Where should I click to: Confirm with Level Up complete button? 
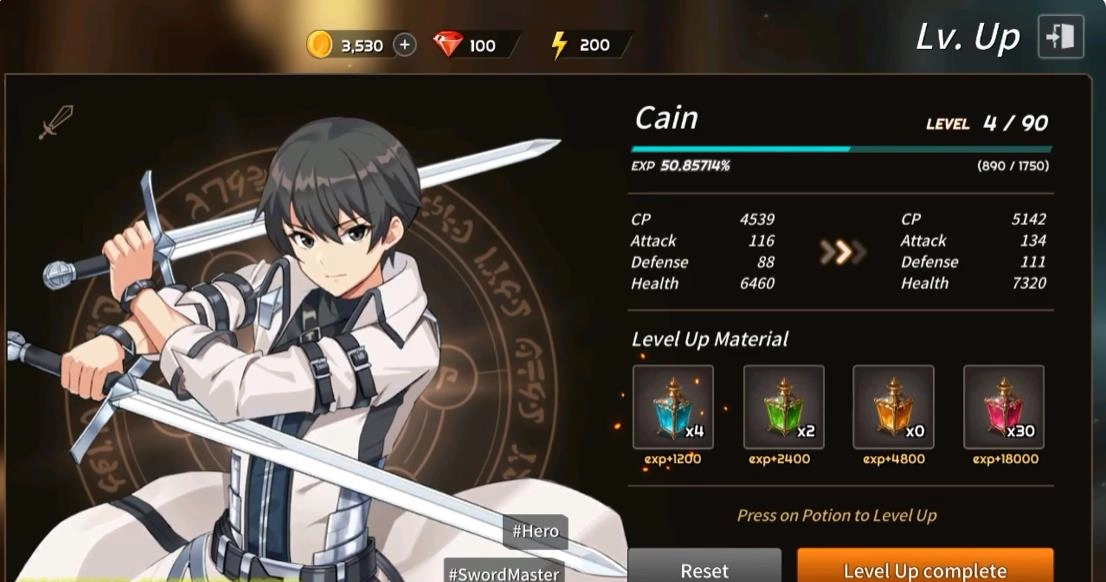coord(924,568)
